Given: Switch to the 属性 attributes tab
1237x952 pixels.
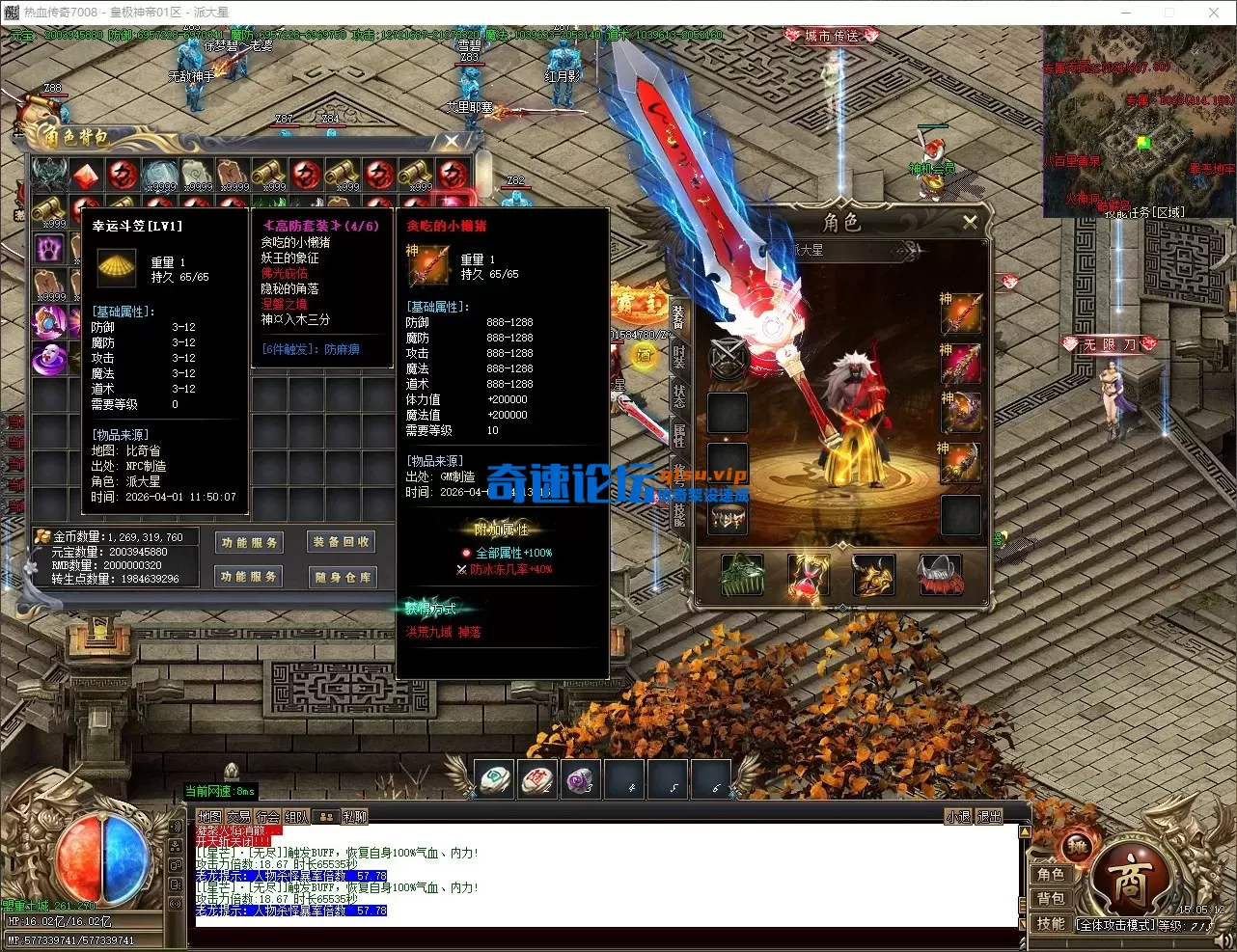Looking at the screenshot, I should 678,435.
